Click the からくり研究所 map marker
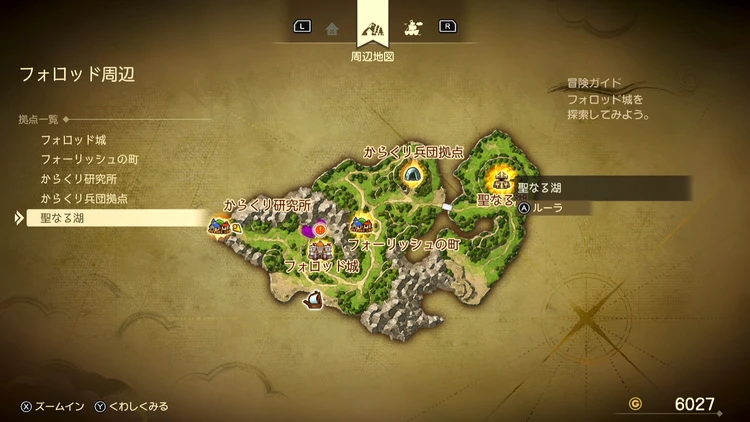Viewport: 750px width, 422px height. pyautogui.click(x=218, y=226)
